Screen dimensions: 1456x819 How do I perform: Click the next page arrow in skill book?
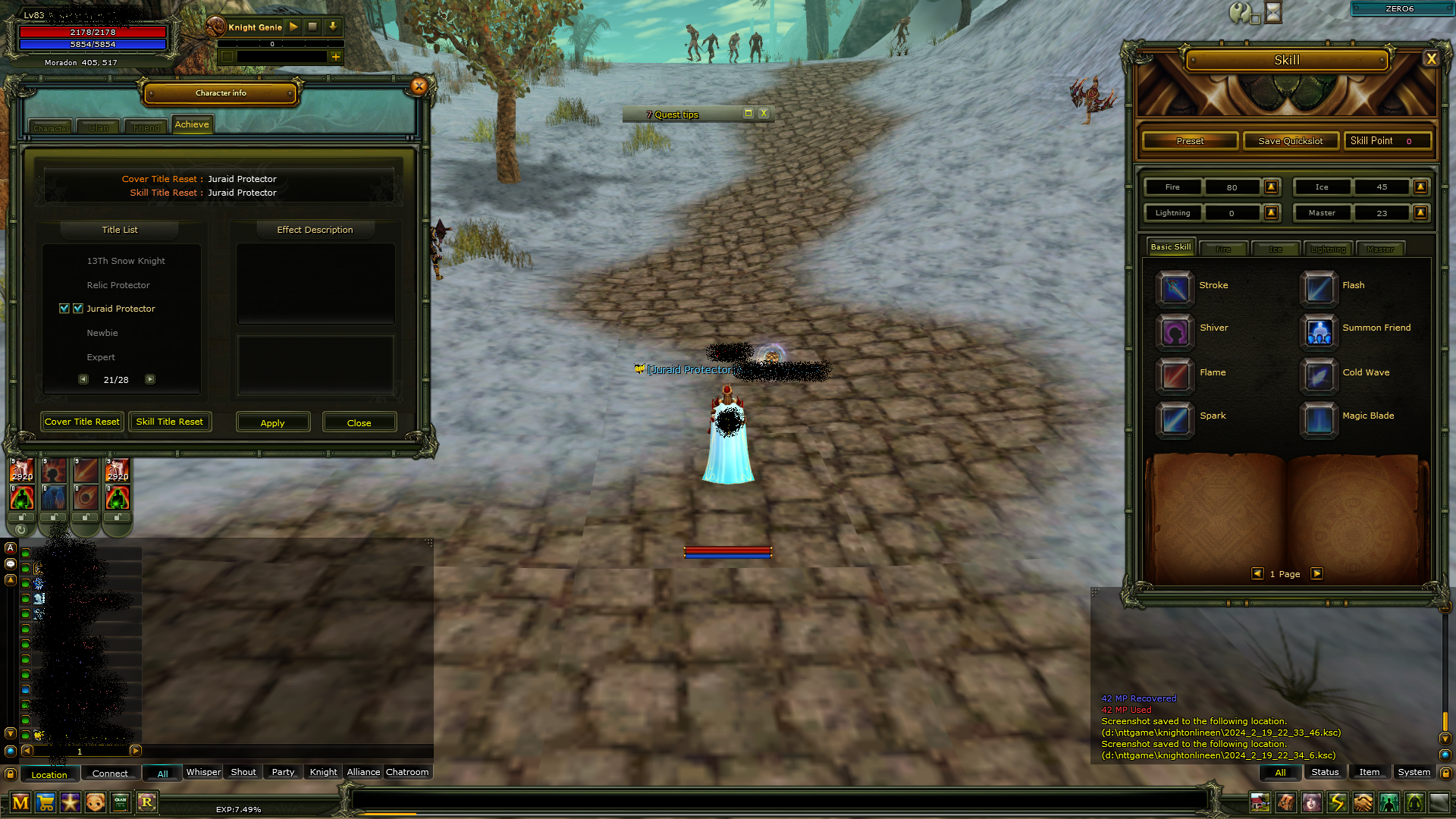[1317, 574]
